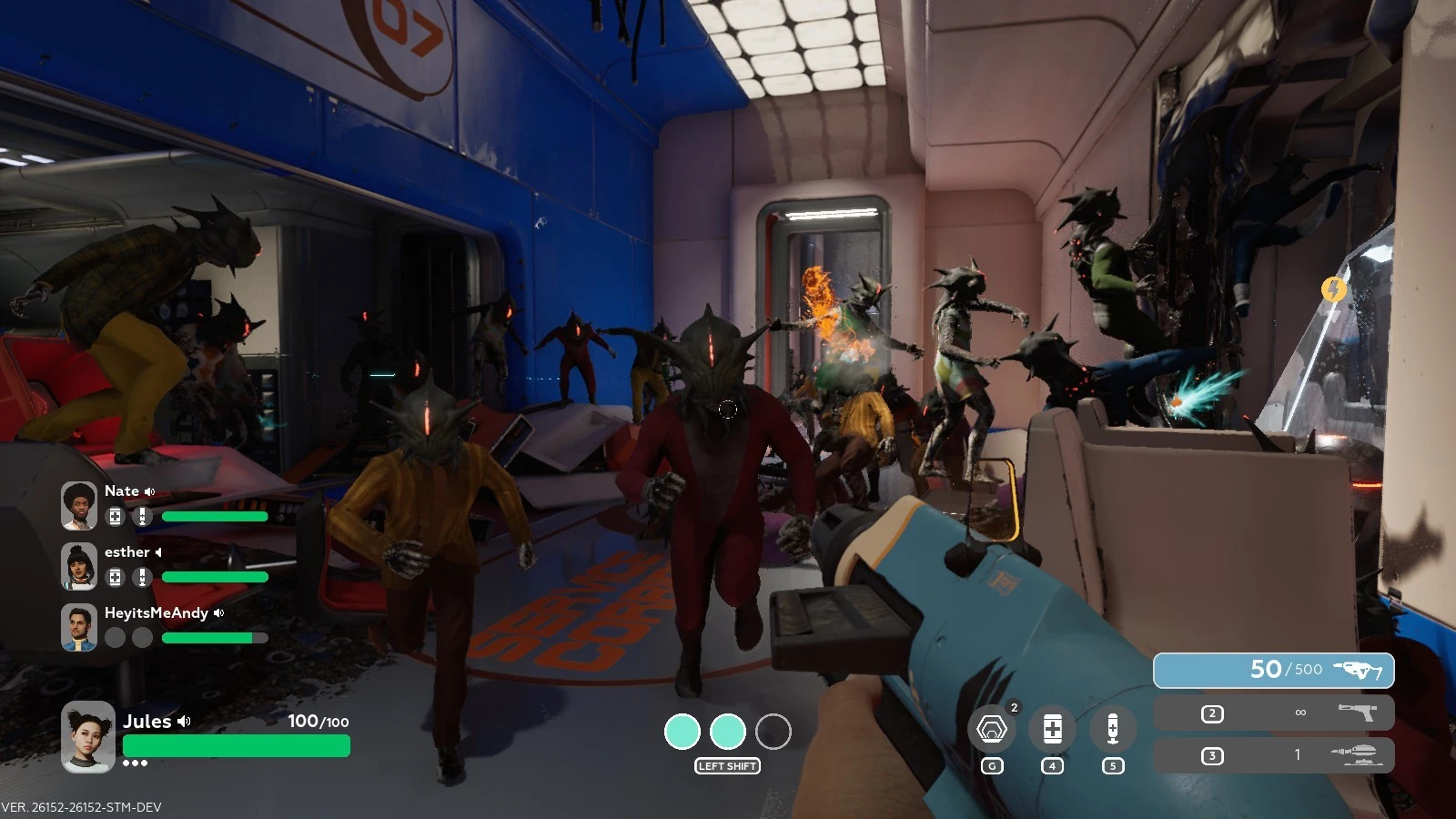Mute HeyitsMeAndy's voice indicator
Viewport: 1456px width, 819px height.
217,612
